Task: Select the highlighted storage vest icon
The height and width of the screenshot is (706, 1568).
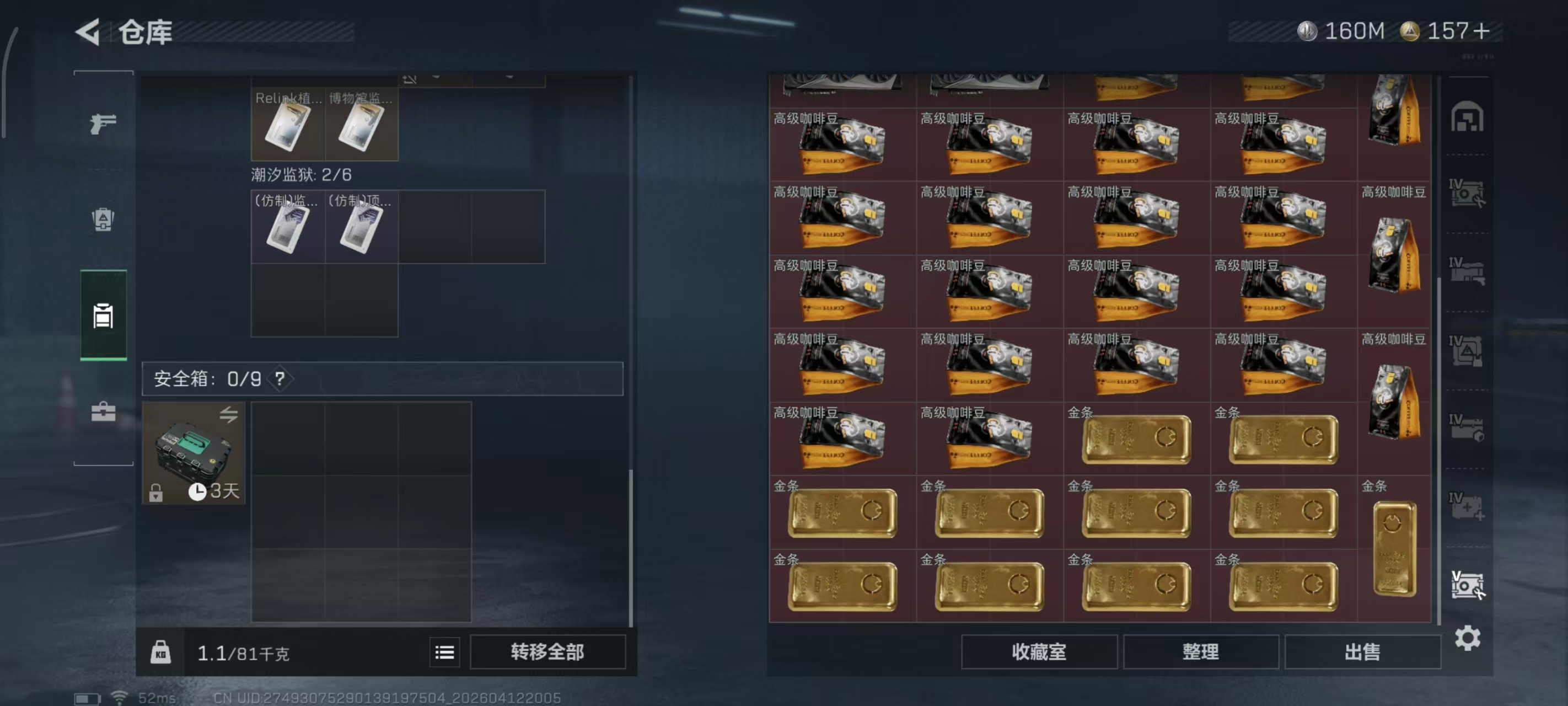Action: pos(104,317)
